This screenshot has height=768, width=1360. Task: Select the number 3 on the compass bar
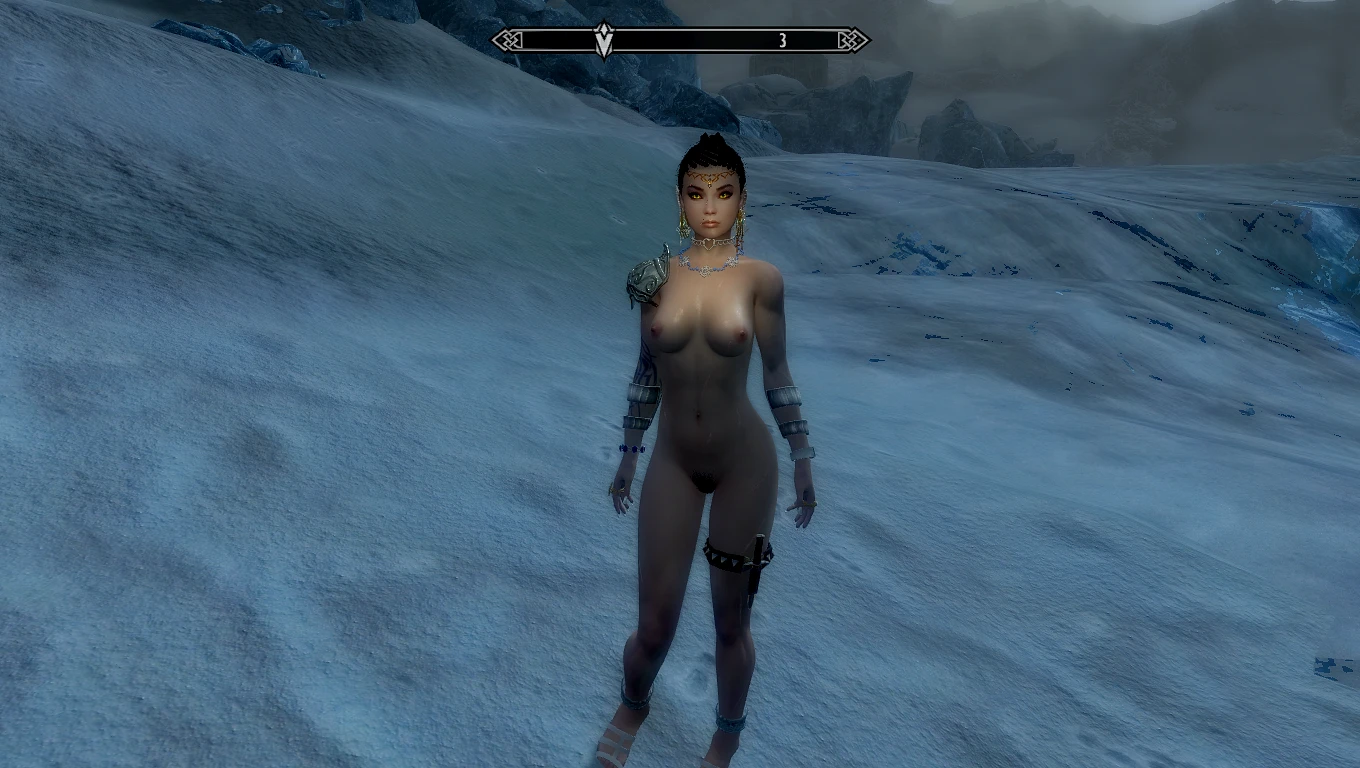[783, 40]
